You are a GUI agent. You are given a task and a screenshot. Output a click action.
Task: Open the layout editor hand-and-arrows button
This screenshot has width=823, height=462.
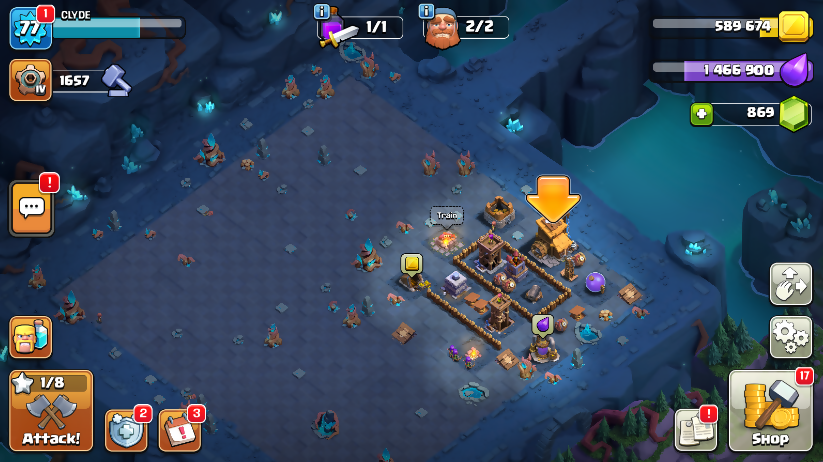coord(790,284)
